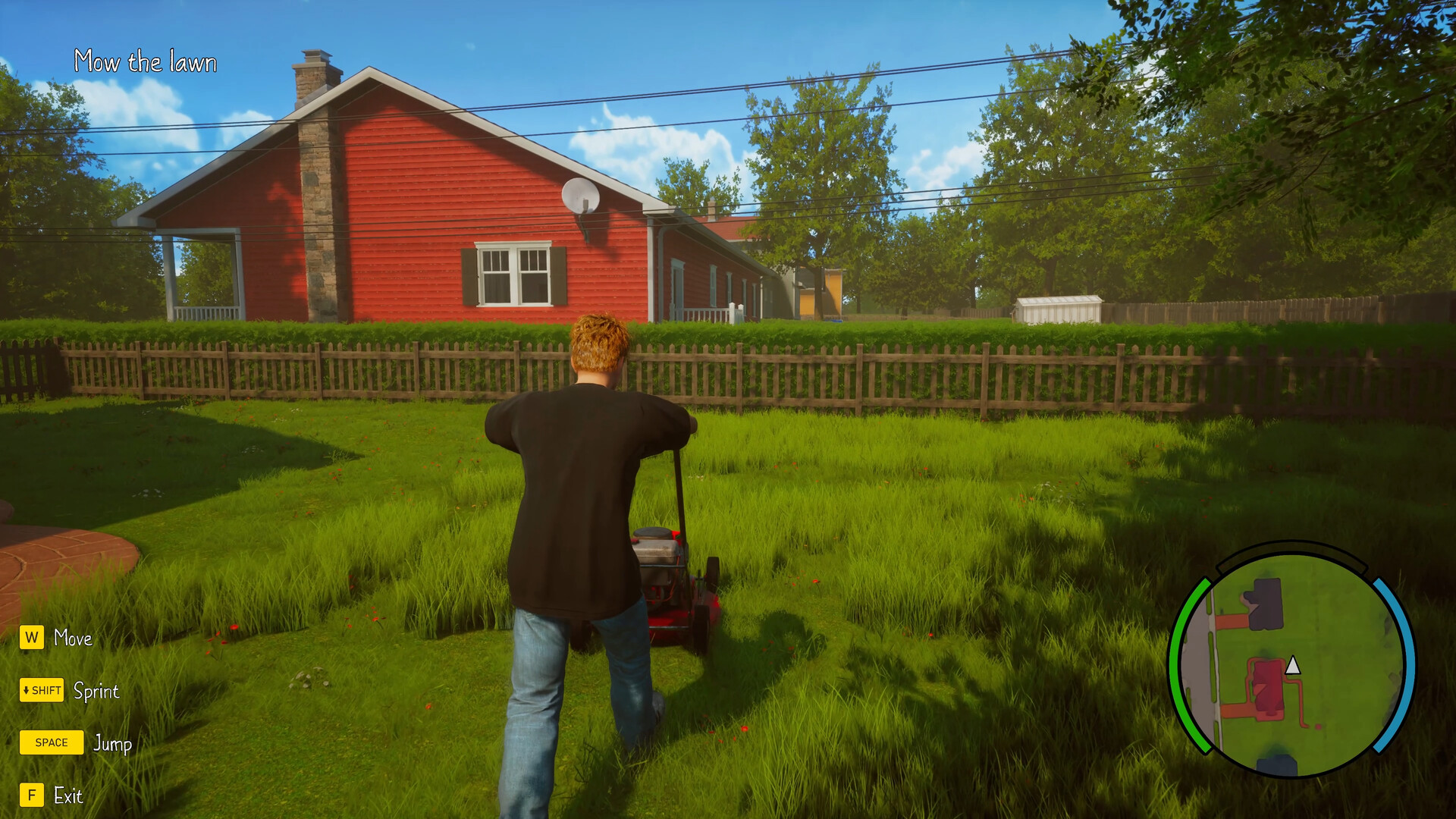Click the player arrow on the minimap
1456x819 pixels.
pyautogui.click(x=1292, y=665)
